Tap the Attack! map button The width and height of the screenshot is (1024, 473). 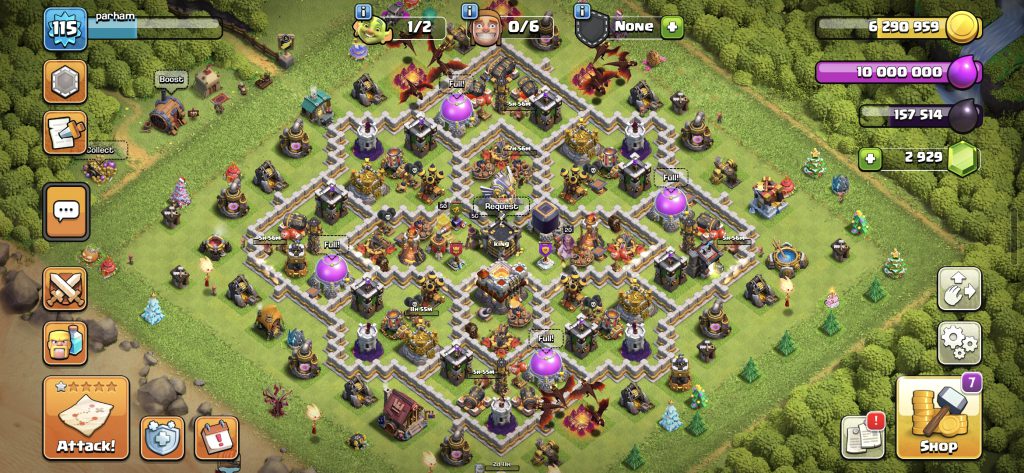point(85,417)
